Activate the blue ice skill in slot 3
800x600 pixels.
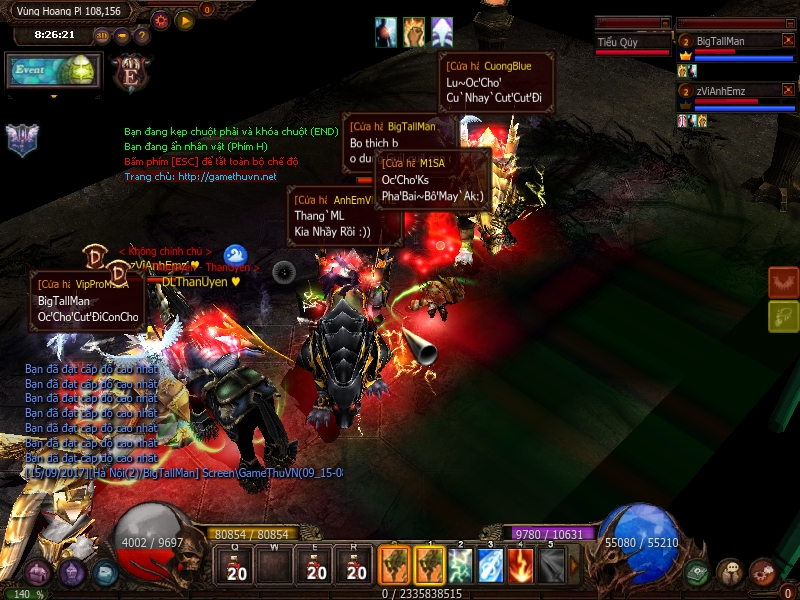[x=490, y=566]
